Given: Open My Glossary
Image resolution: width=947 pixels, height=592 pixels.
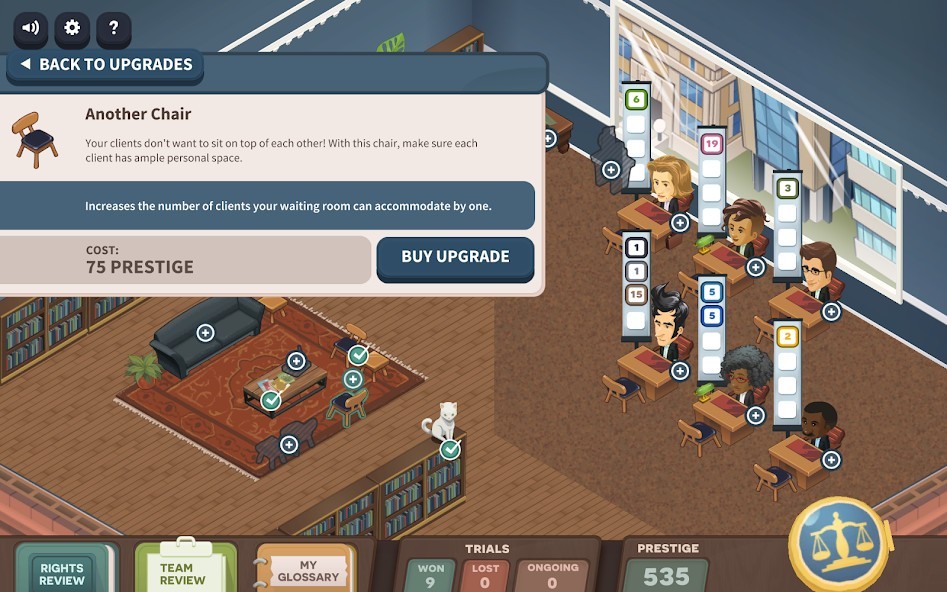Looking at the screenshot, I should point(307,571).
